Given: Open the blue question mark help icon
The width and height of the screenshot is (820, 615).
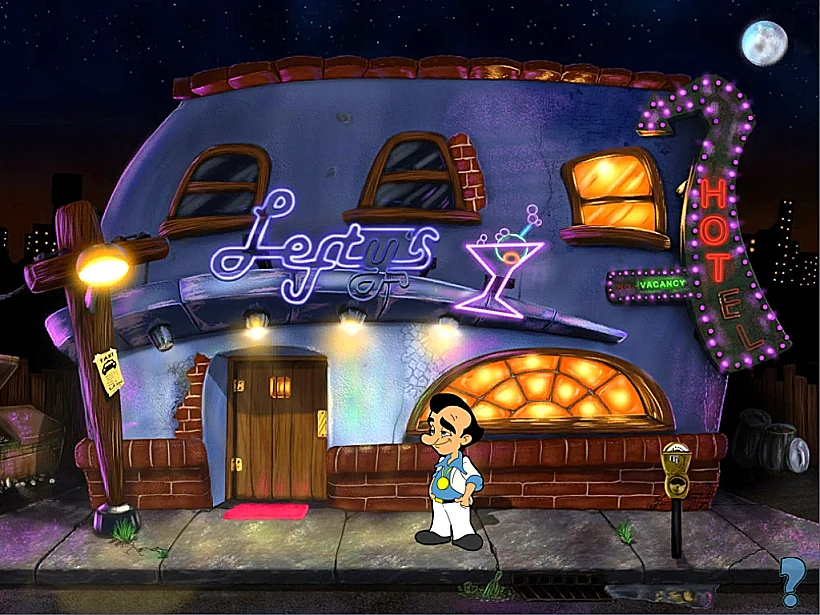Looking at the screenshot, I should coord(792,579).
